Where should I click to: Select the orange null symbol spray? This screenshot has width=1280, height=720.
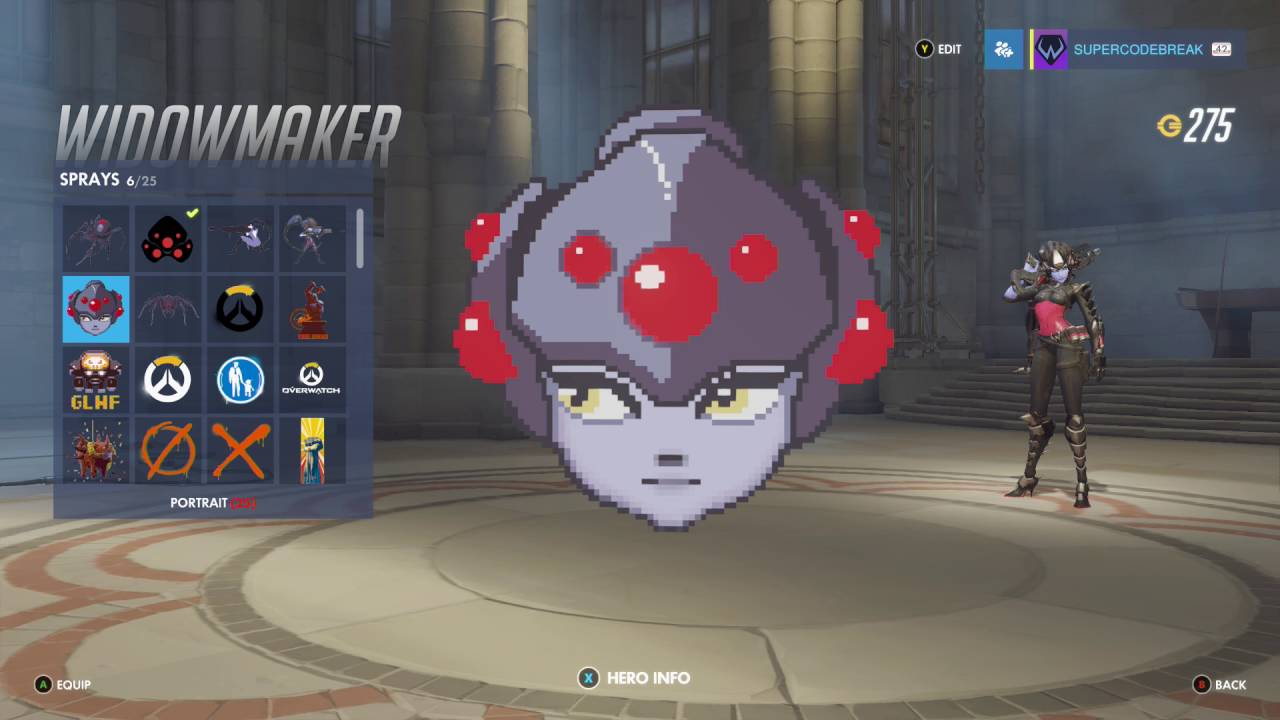[x=167, y=450]
